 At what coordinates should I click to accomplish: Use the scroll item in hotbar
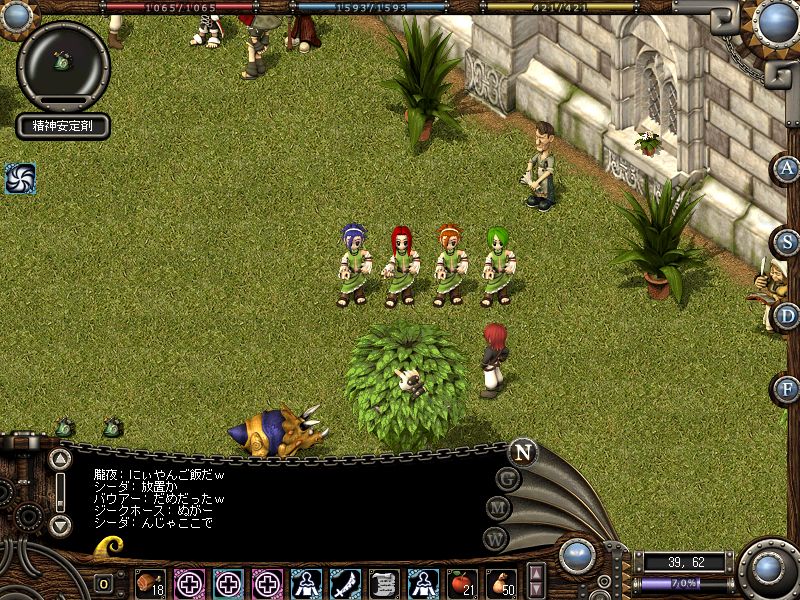384,582
